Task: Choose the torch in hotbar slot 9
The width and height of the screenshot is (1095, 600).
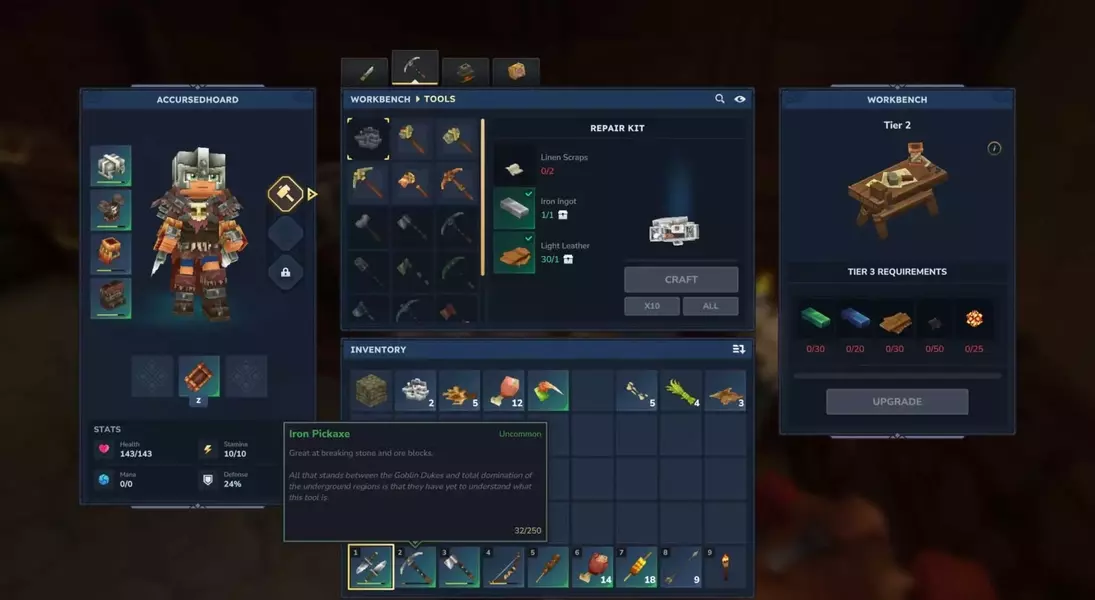Action: tap(725, 567)
